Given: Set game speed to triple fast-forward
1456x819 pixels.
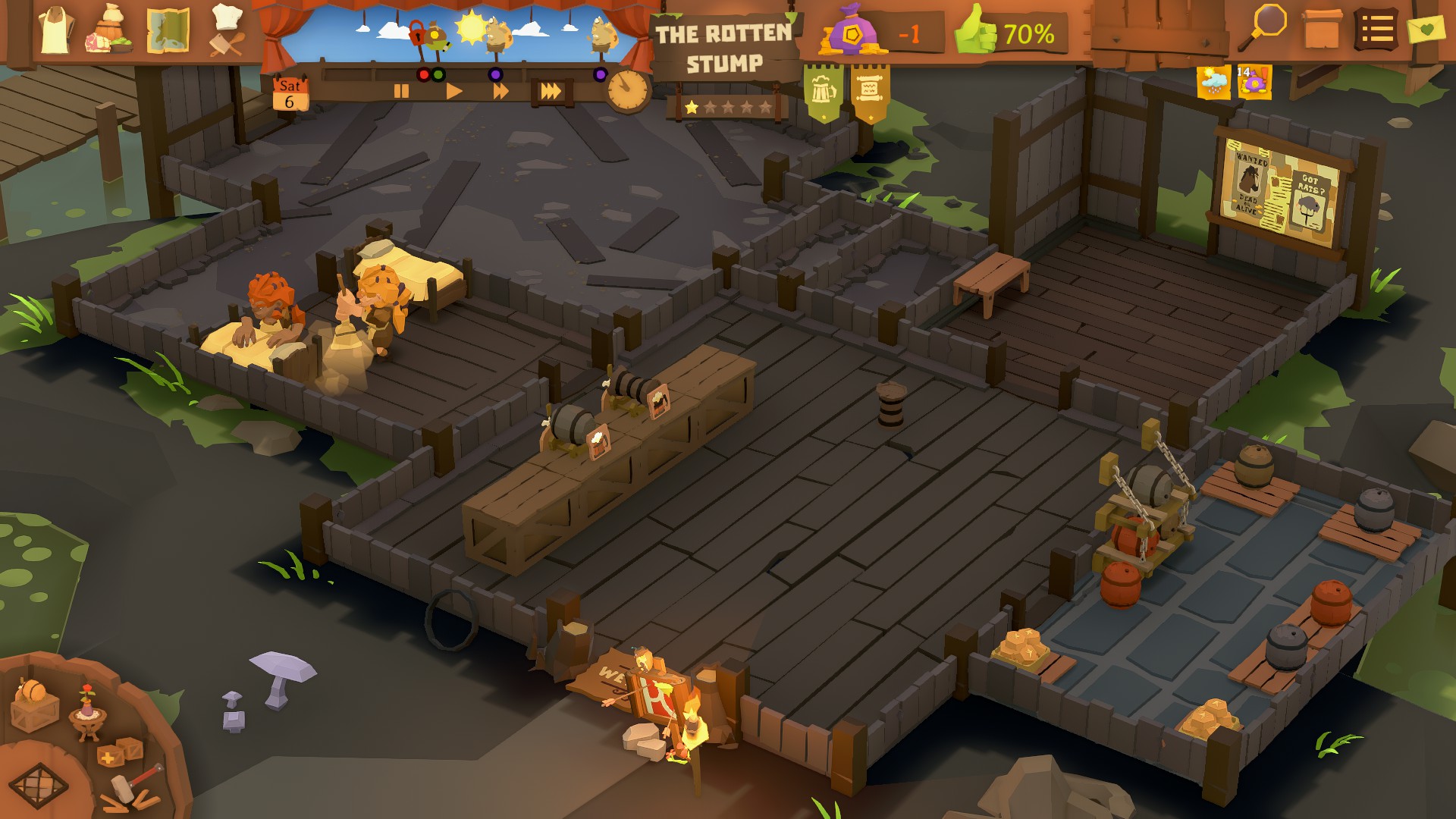Looking at the screenshot, I should [551, 92].
